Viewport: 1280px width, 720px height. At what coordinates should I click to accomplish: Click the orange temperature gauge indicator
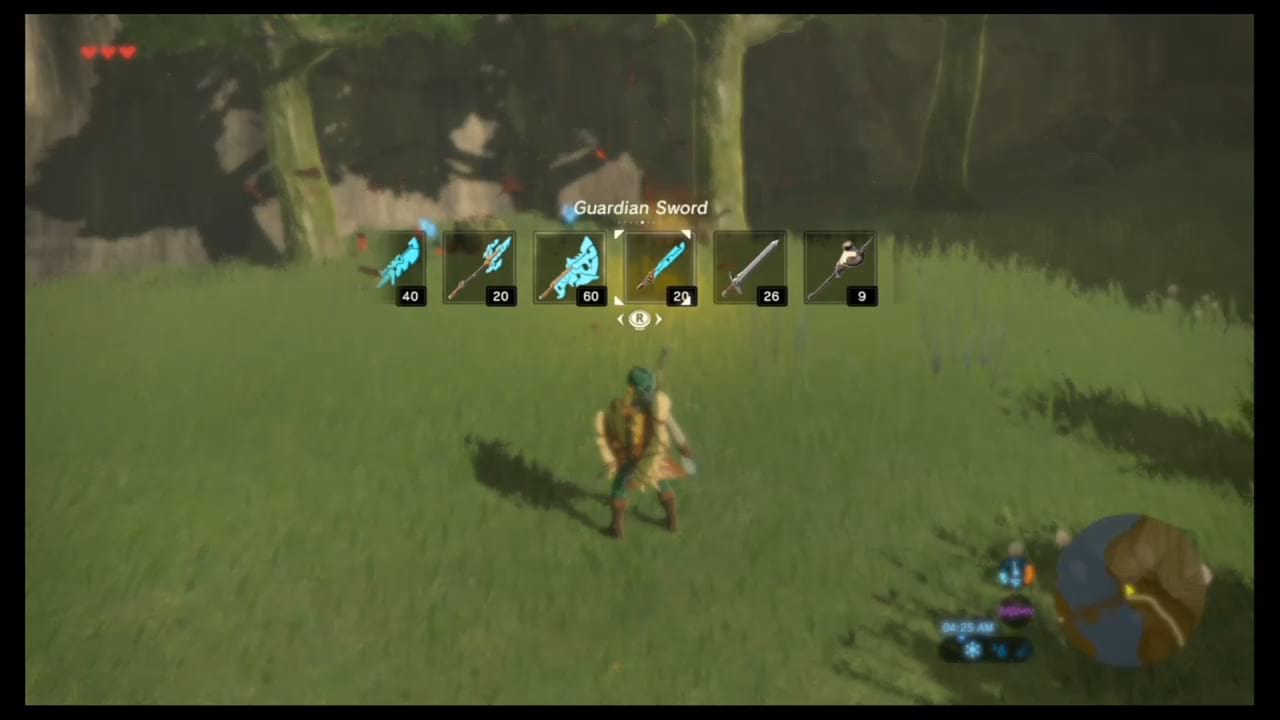[x=1029, y=572]
